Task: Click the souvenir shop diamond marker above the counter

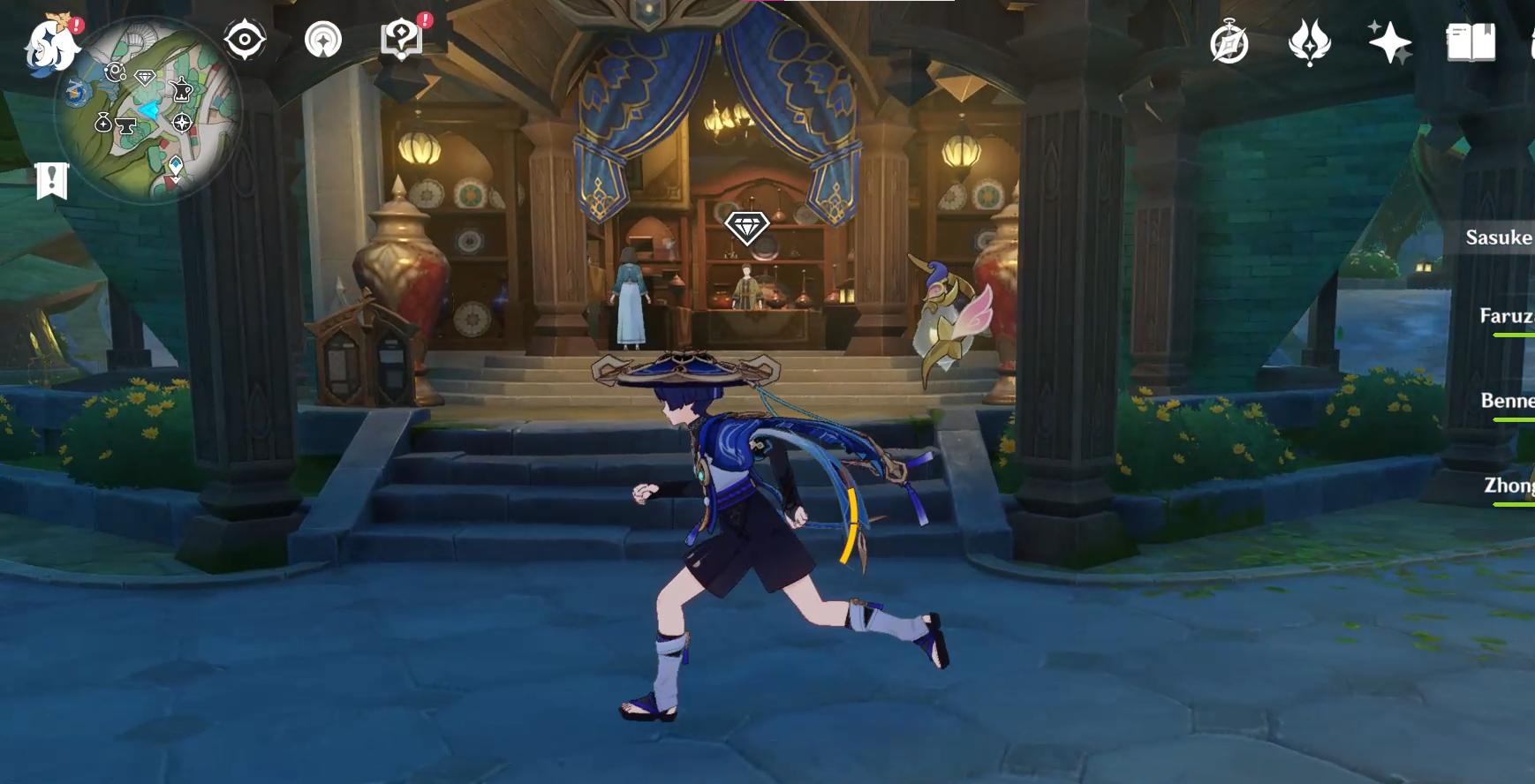Action: [748, 228]
